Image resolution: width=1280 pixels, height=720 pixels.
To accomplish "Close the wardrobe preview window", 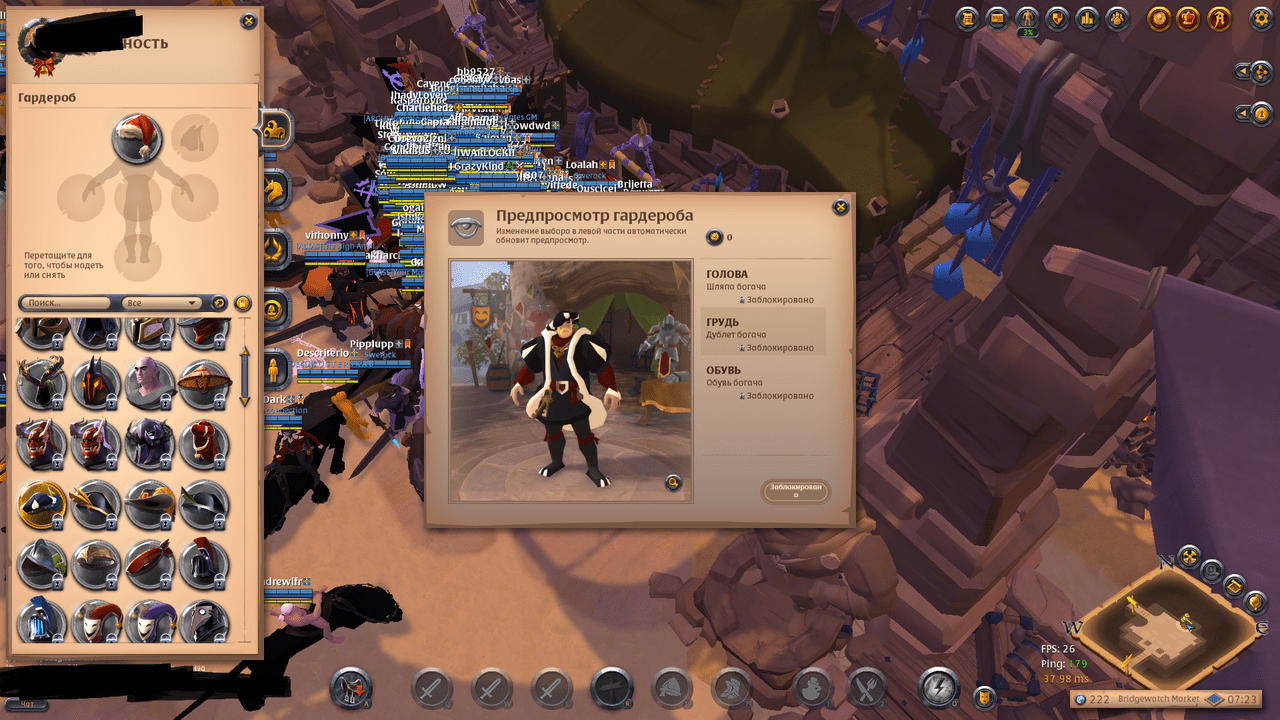I will point(840,207).
